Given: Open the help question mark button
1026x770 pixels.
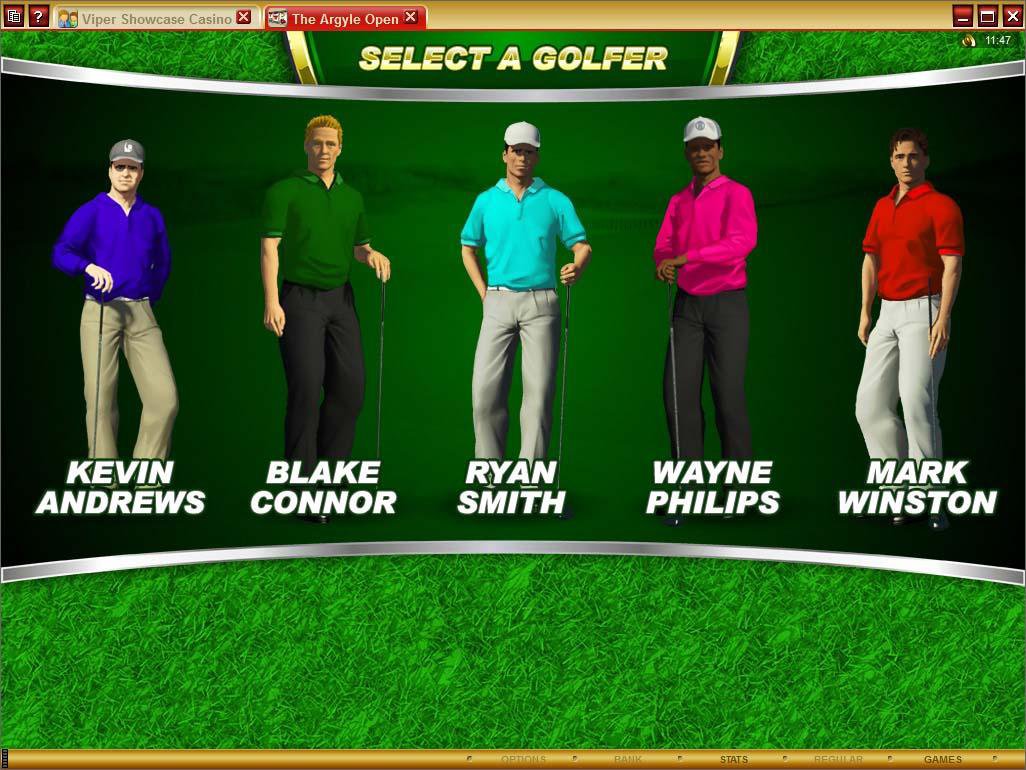Looking at the screenshot, I should coord(38,16).
